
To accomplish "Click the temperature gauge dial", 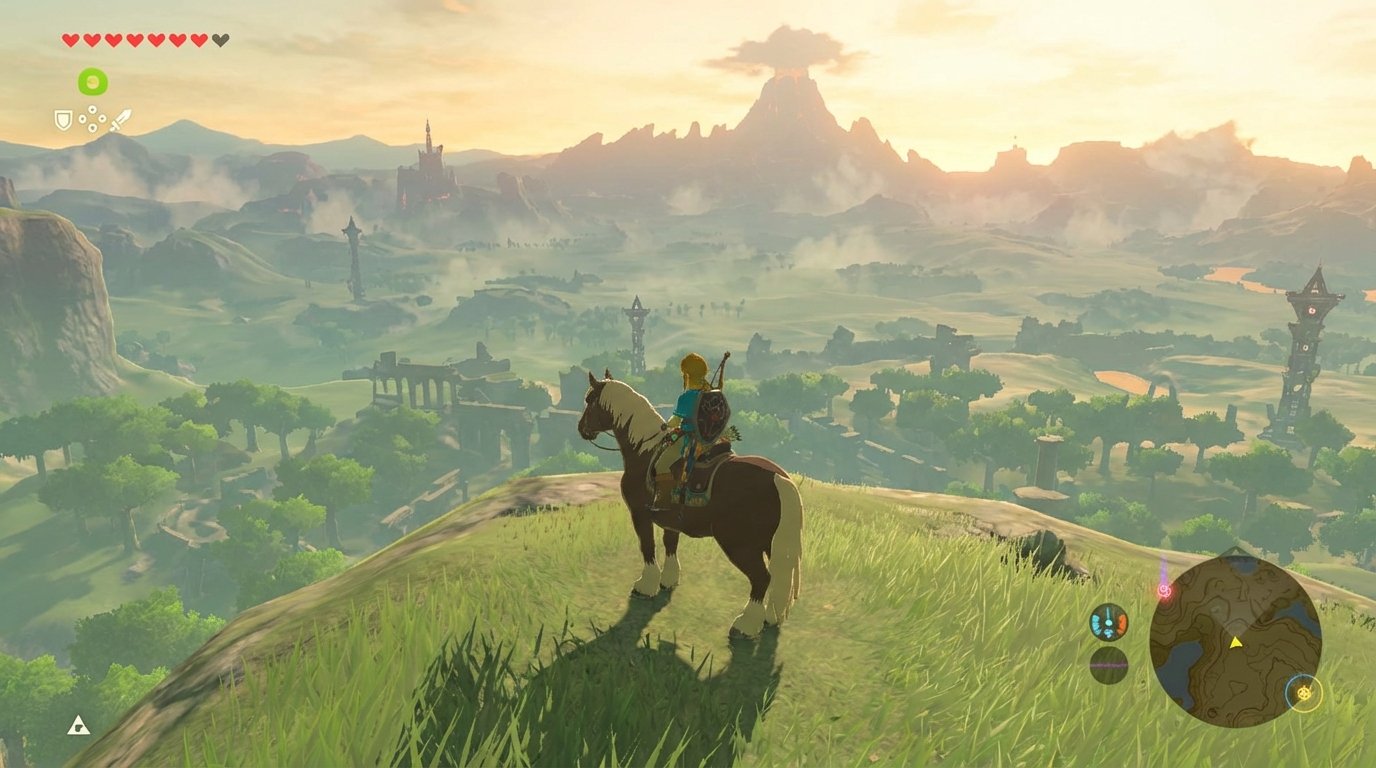I will coord(1108,621).
